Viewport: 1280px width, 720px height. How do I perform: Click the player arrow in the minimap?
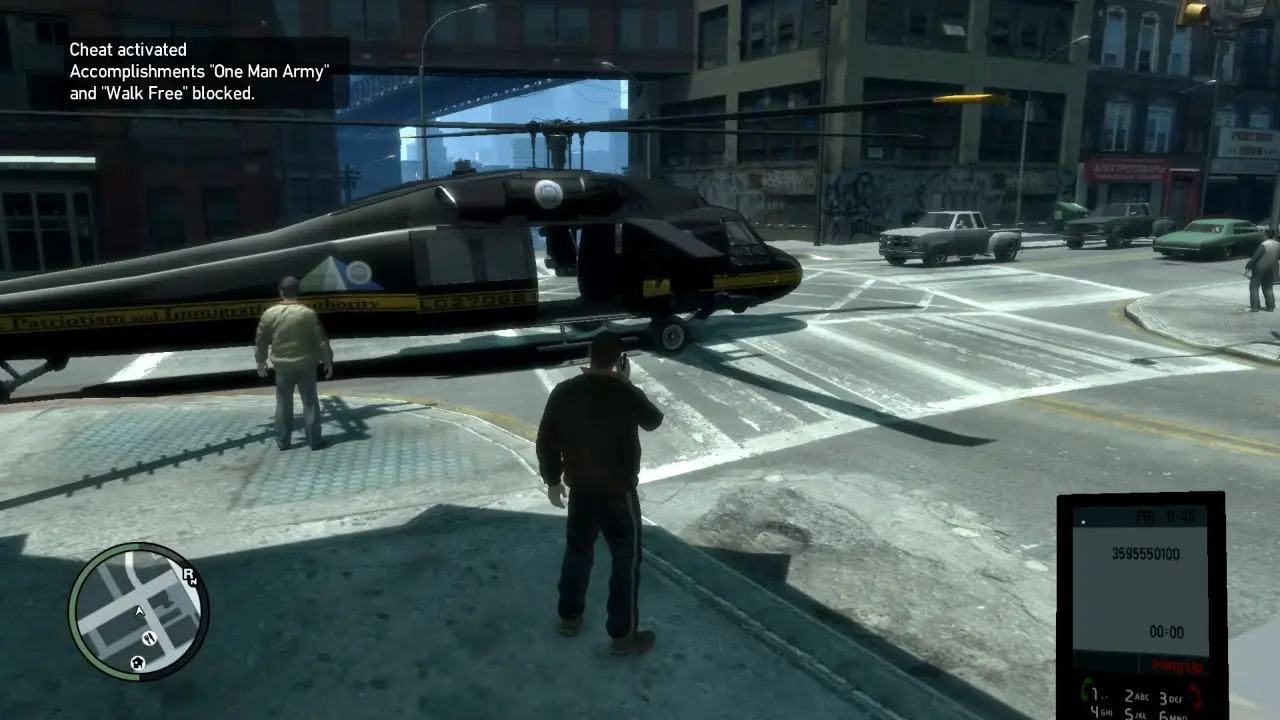(x=140, y=611)
